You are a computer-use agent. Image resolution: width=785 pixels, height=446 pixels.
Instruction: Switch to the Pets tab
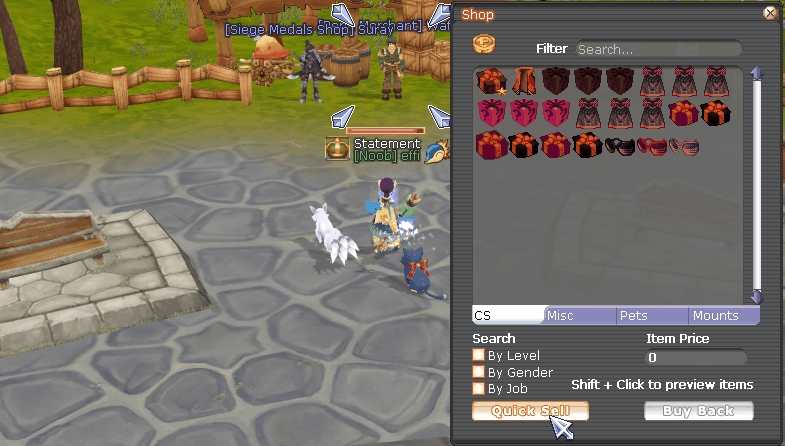(650, 315)
